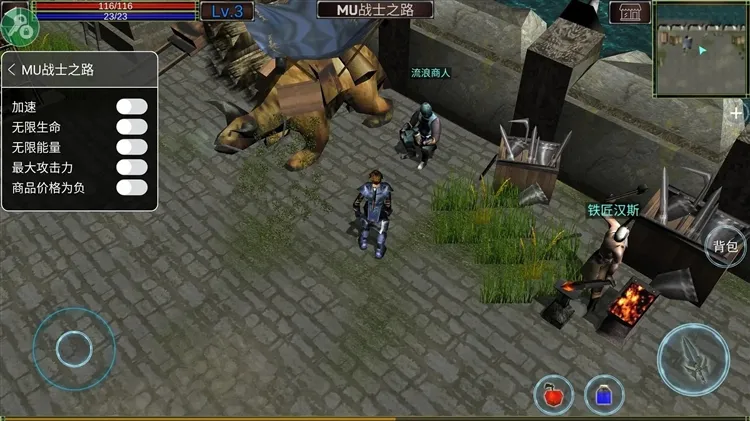Go back using the arrow beside MU战士之路
The width and height of the screenshot is (750, 421).
11,70
